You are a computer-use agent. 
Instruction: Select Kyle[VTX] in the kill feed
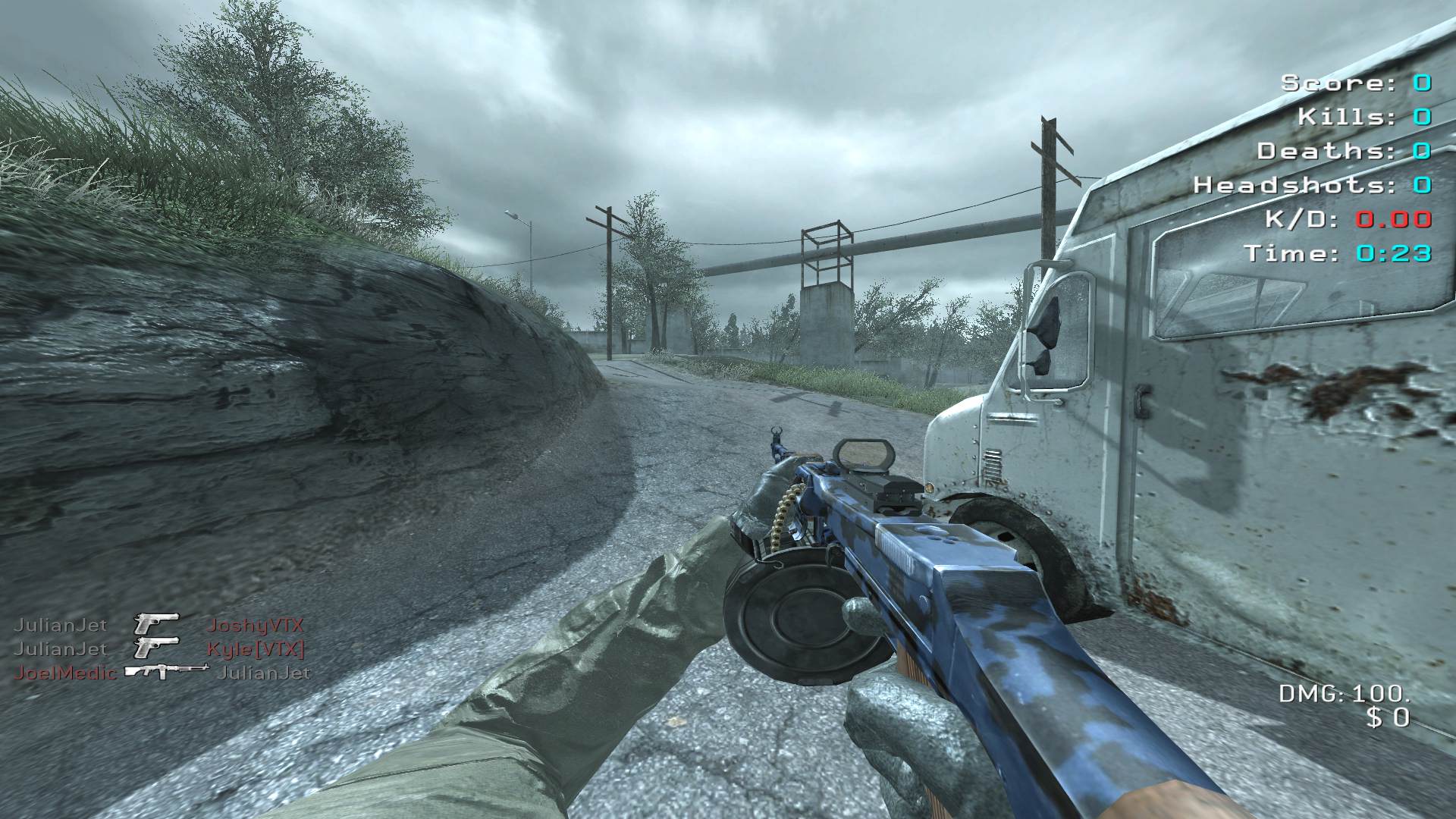click(256, 649)
